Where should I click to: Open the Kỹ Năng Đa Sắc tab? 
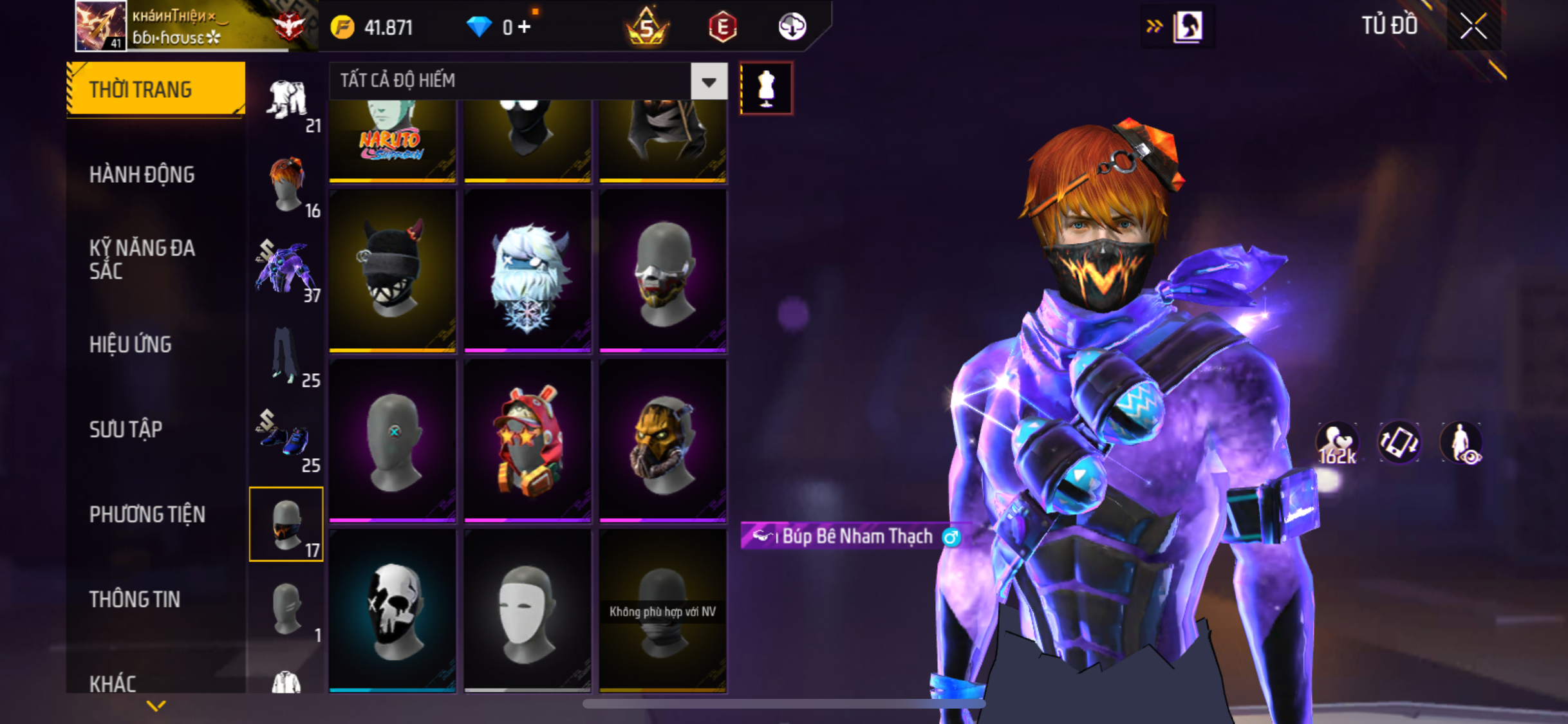tap(142, 259)
